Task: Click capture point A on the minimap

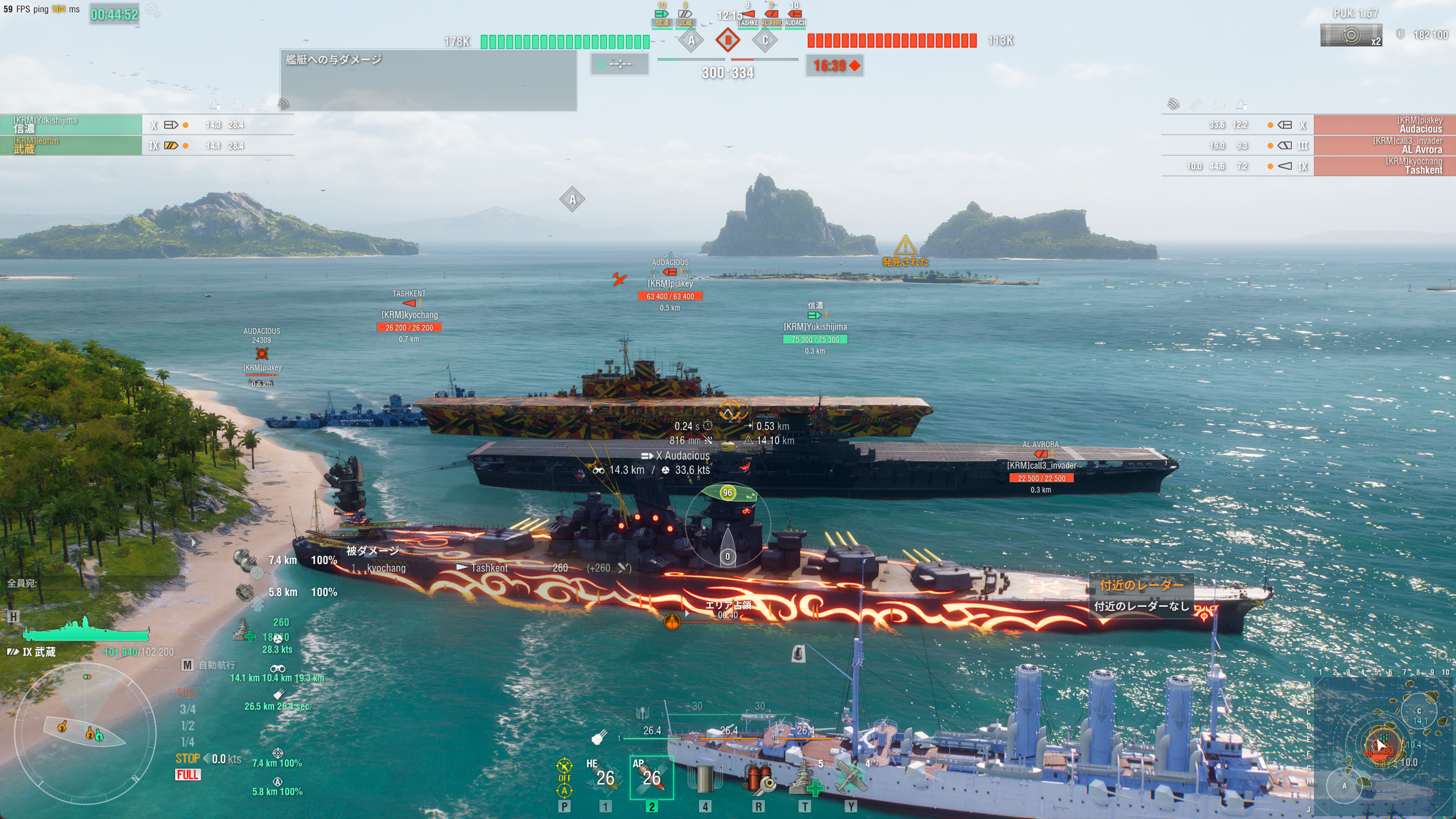Action: [x=1345, y=786]
